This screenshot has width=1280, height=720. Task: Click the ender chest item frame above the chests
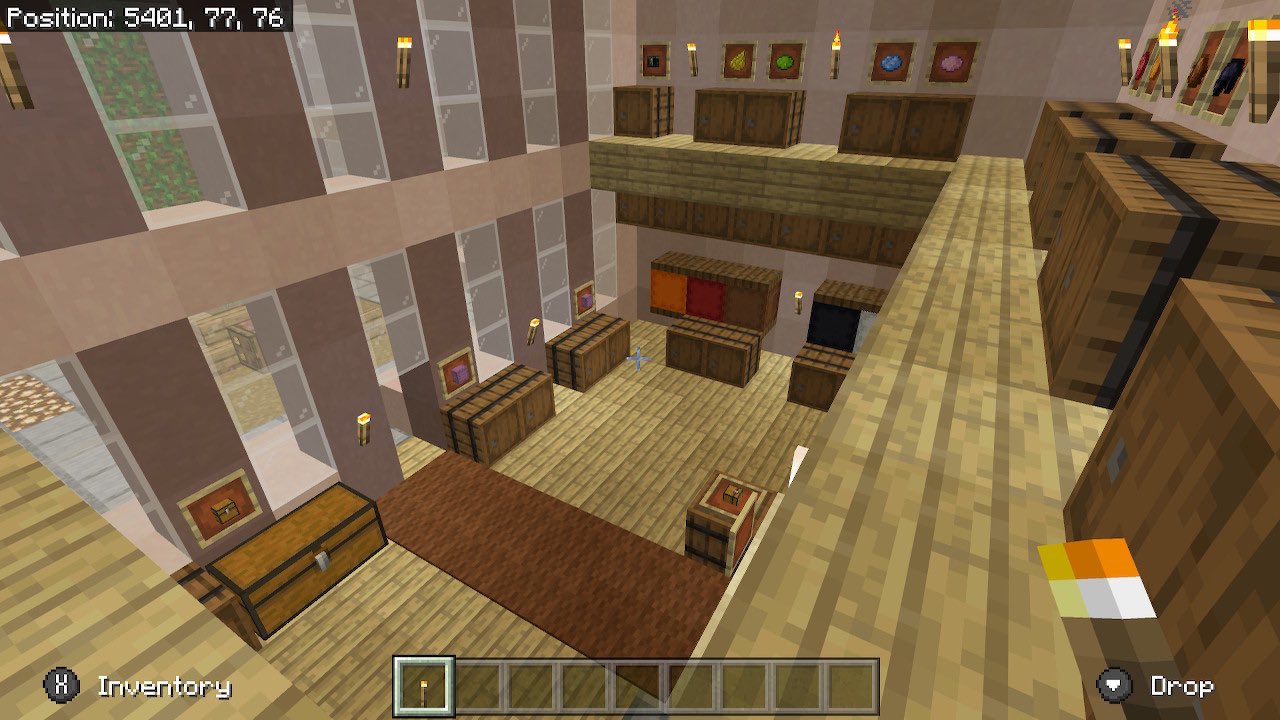click(x=655, y=58)
